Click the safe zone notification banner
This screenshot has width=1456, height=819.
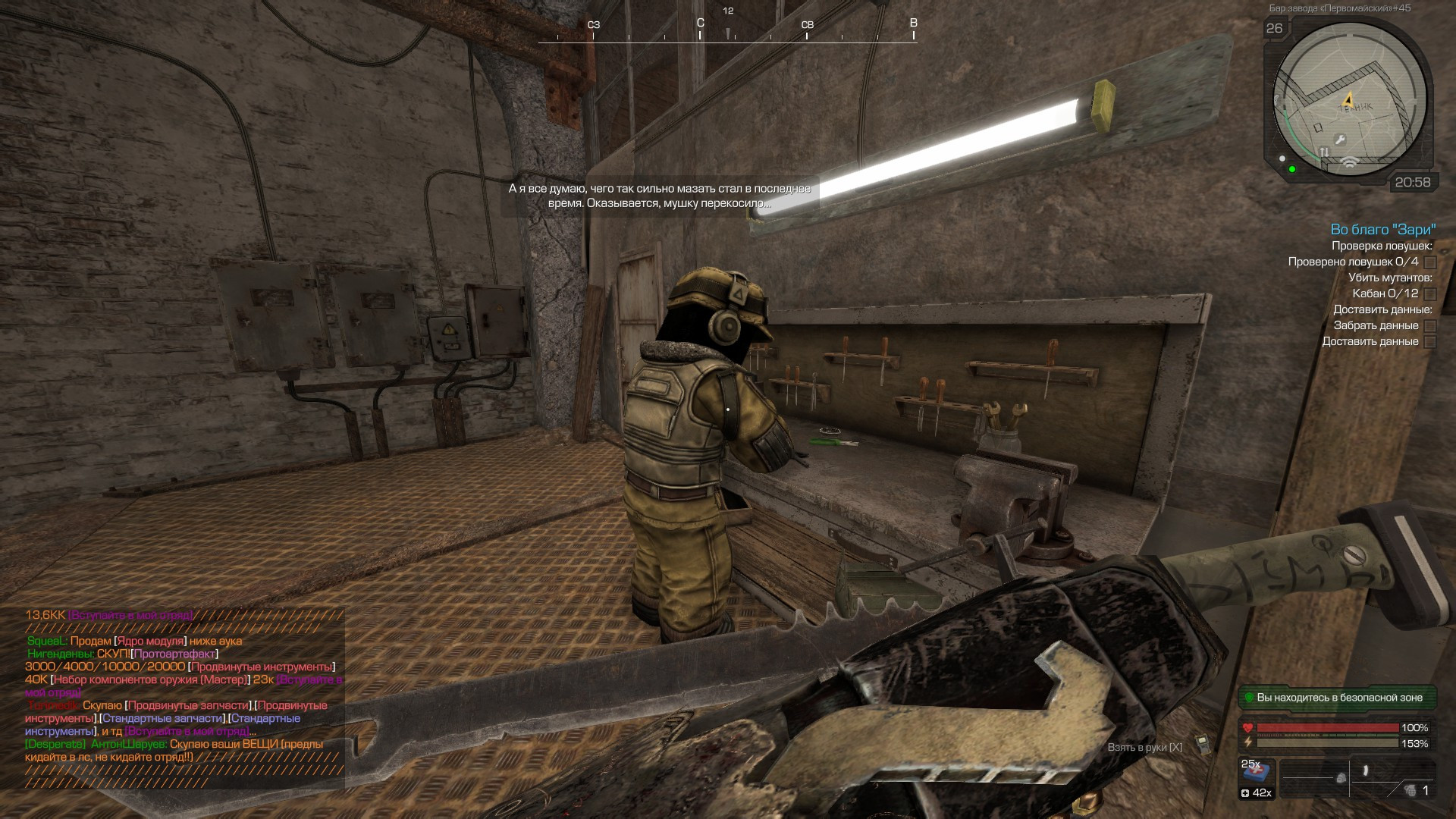1338,698
